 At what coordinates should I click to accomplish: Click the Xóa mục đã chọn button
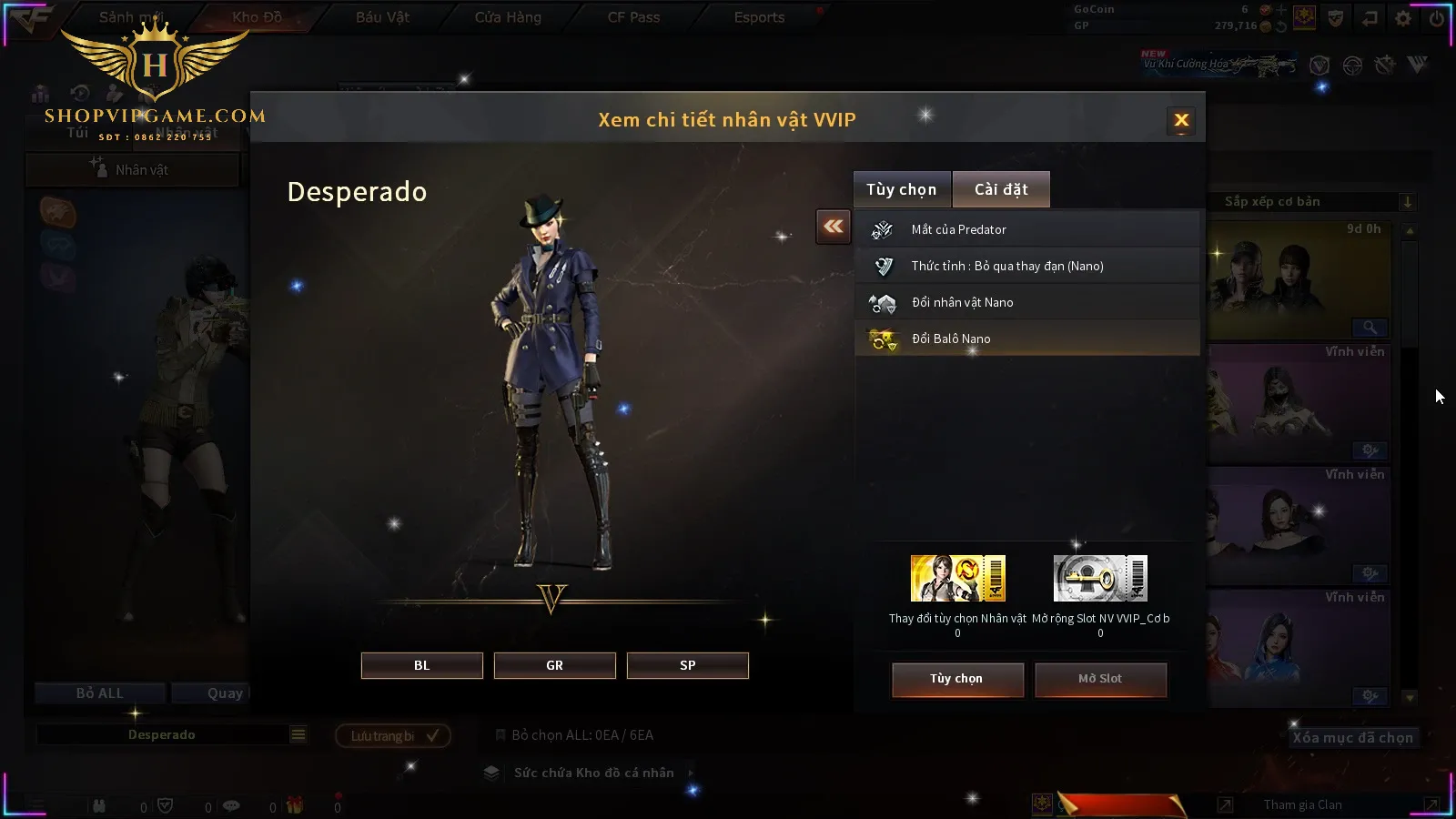pos(1352,738)
